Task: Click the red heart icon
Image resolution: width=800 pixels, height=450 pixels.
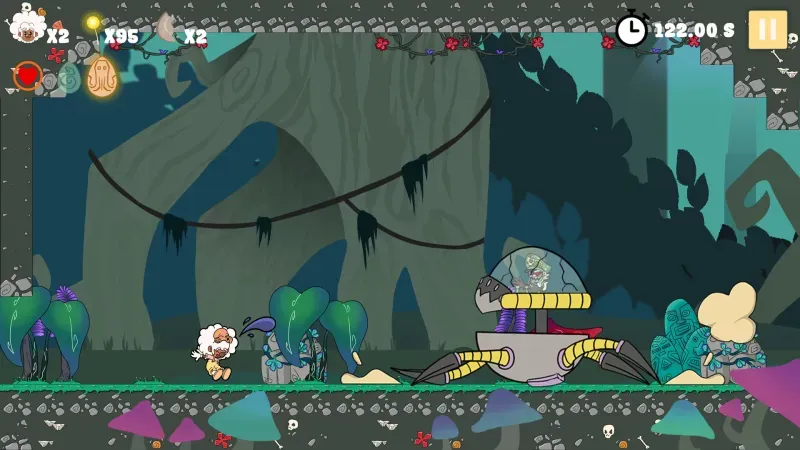Action: tap(27, 75)
